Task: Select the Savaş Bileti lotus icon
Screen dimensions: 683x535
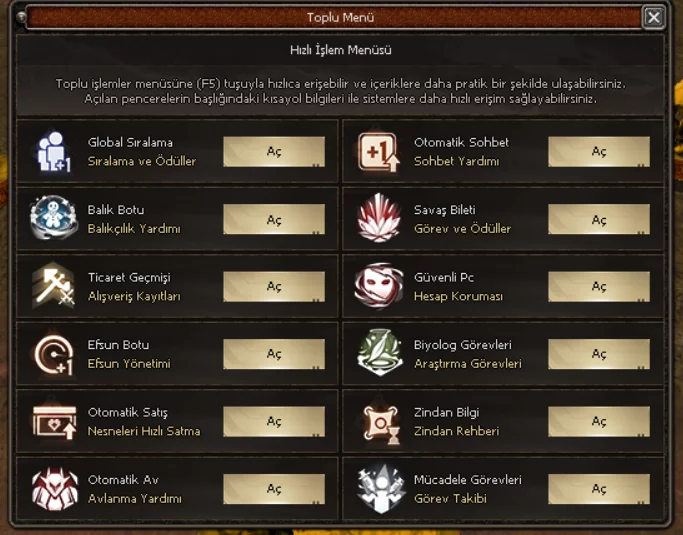Action: tap(380, 219)
